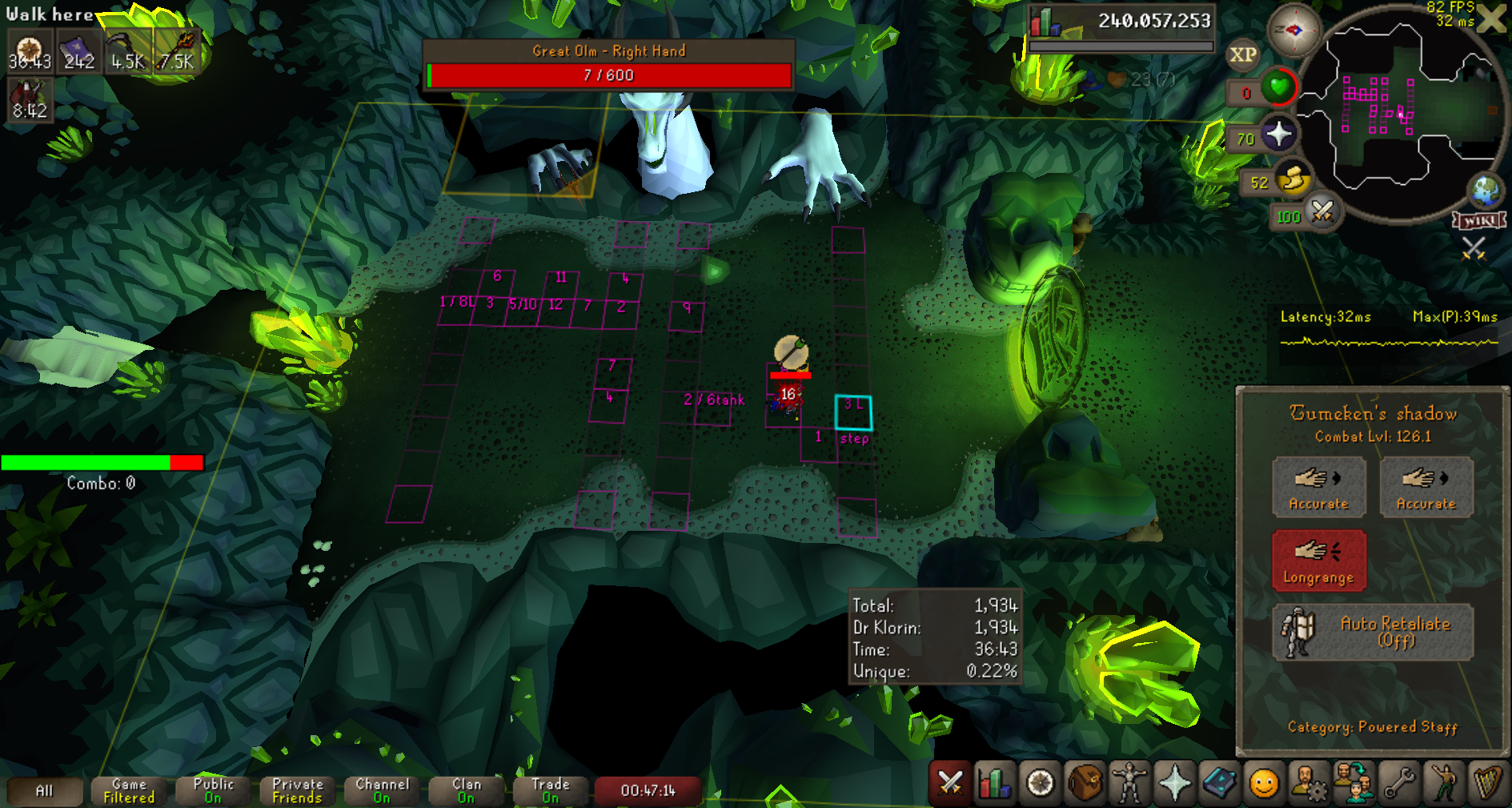Open the Magic spellbook tab
Screen dimensions: 1512x808
click(x=1219, y=782)
